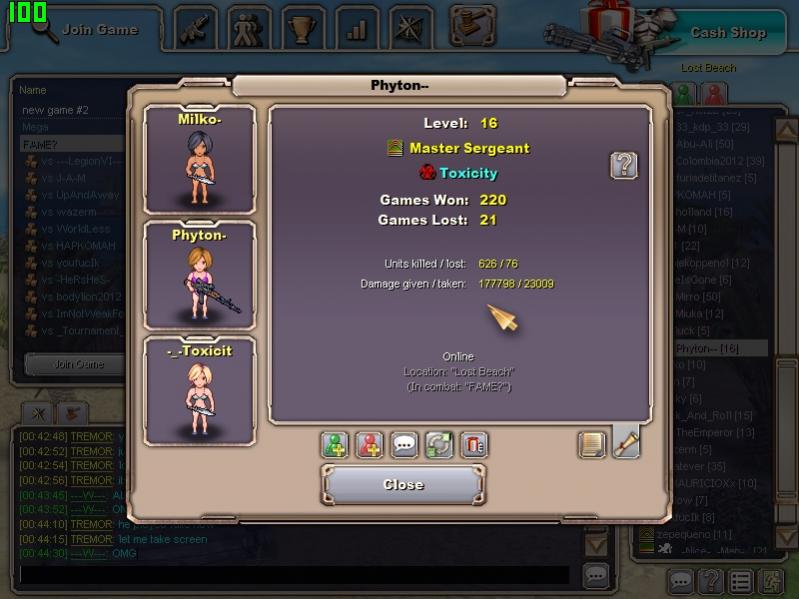Click the green circular arrows icon
The height and width of the screenshot is (599, 799).
pyautogui.click(x=439, y=445)
